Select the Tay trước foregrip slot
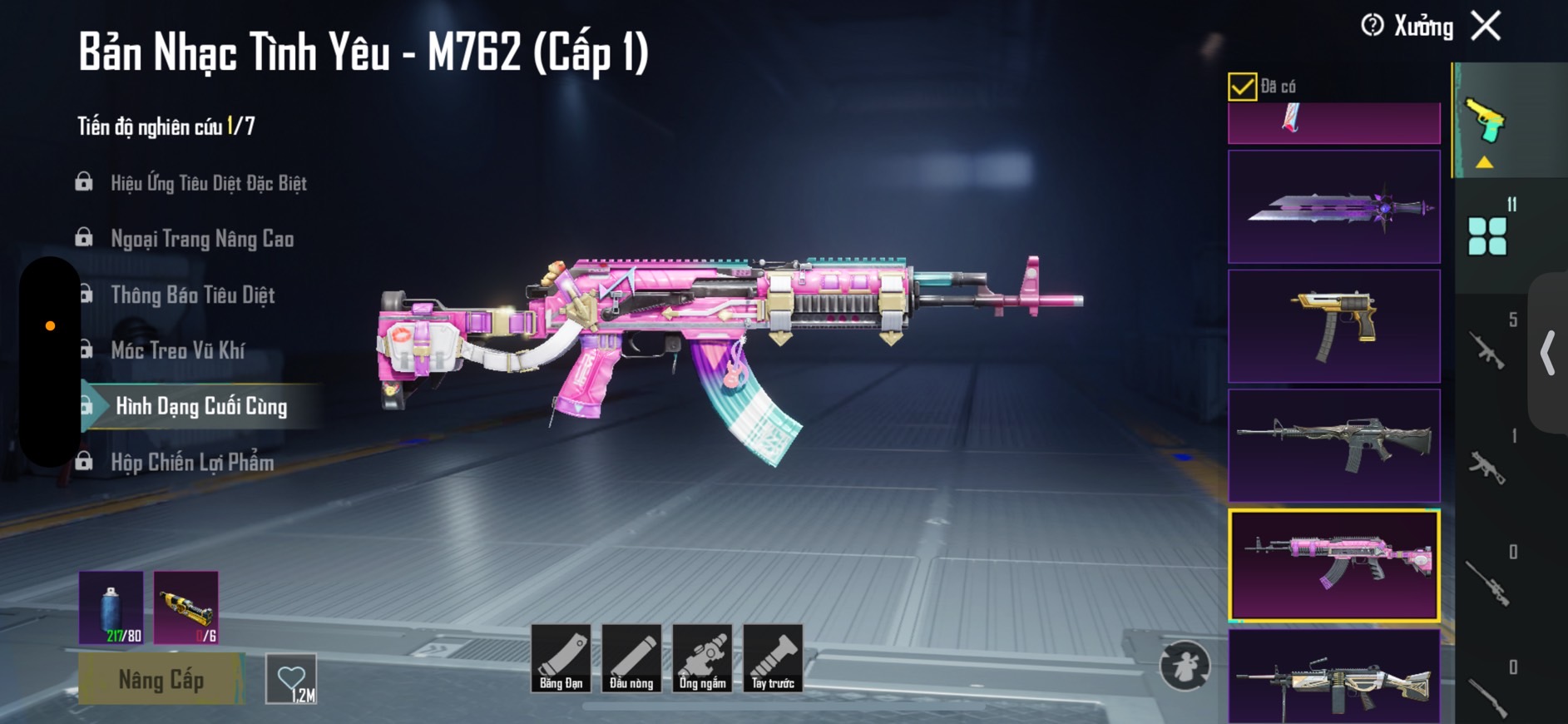 773,658
